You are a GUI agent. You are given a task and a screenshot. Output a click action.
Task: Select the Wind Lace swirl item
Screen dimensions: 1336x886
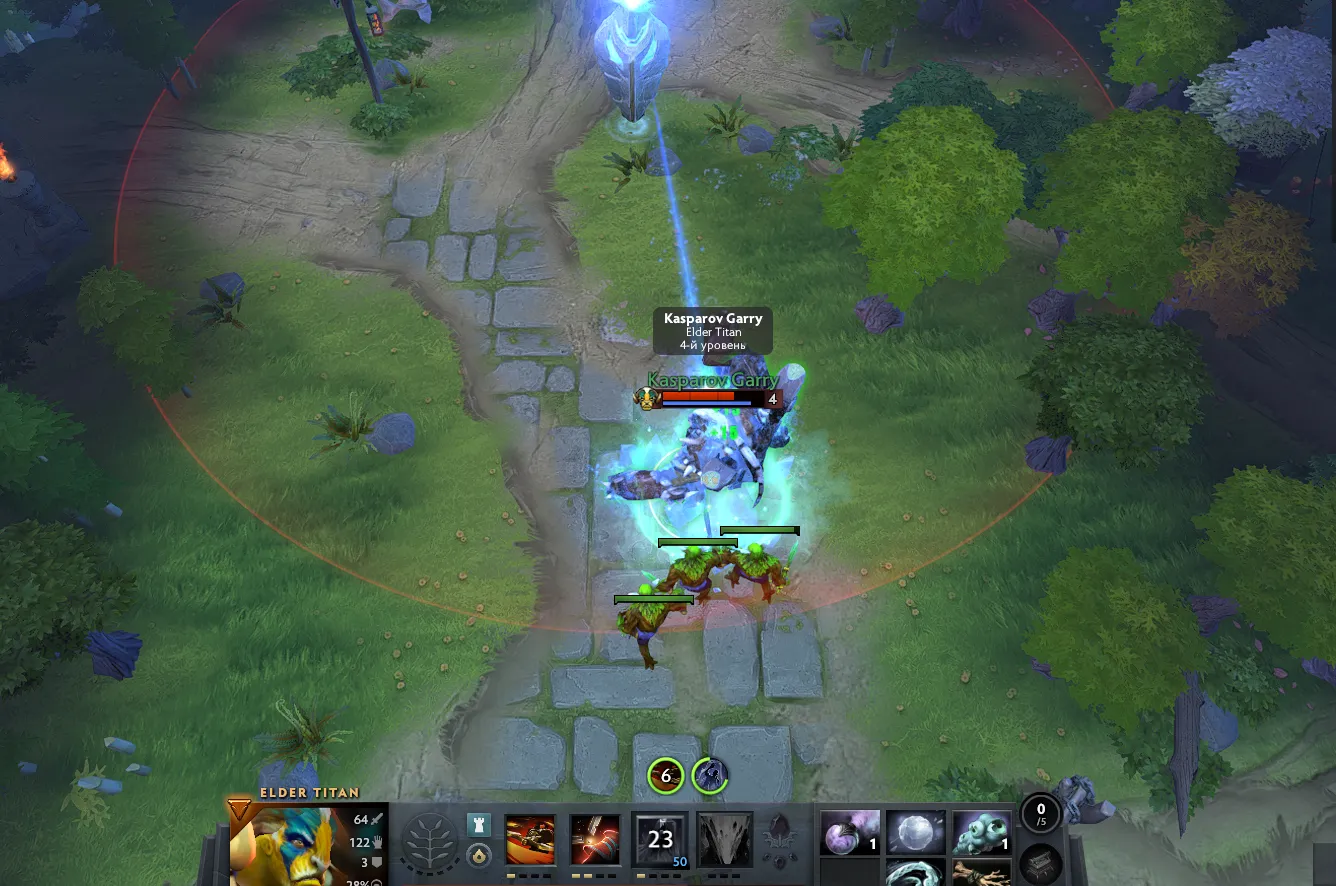[x=916, y=874]
